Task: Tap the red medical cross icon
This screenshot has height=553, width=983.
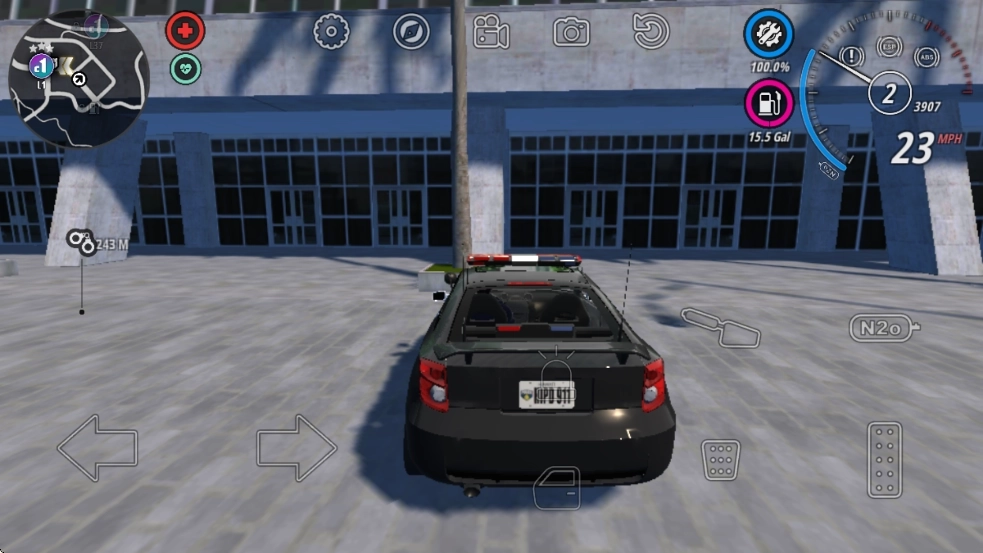Action: (185, 31)
